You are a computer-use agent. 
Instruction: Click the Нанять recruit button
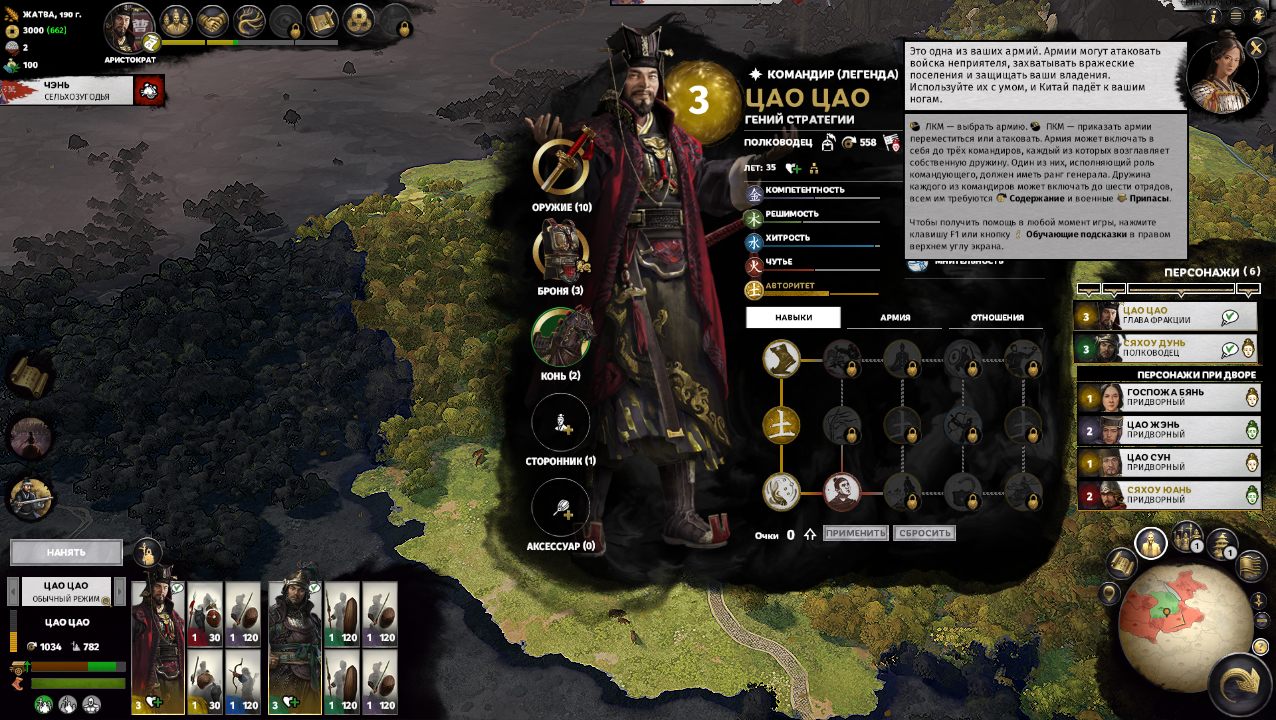[66, 552]
